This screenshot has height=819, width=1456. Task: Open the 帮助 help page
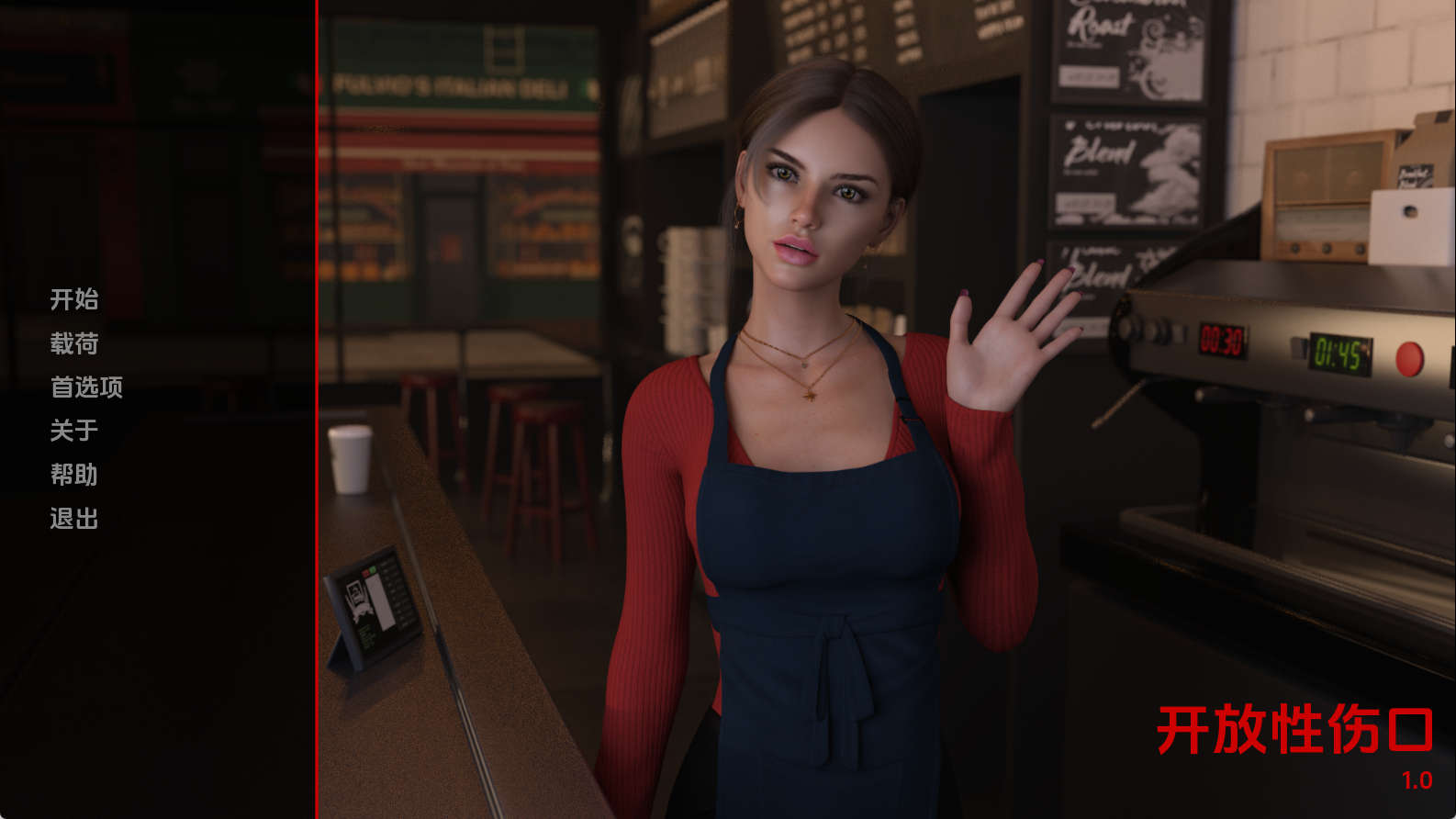coord(74,475)
